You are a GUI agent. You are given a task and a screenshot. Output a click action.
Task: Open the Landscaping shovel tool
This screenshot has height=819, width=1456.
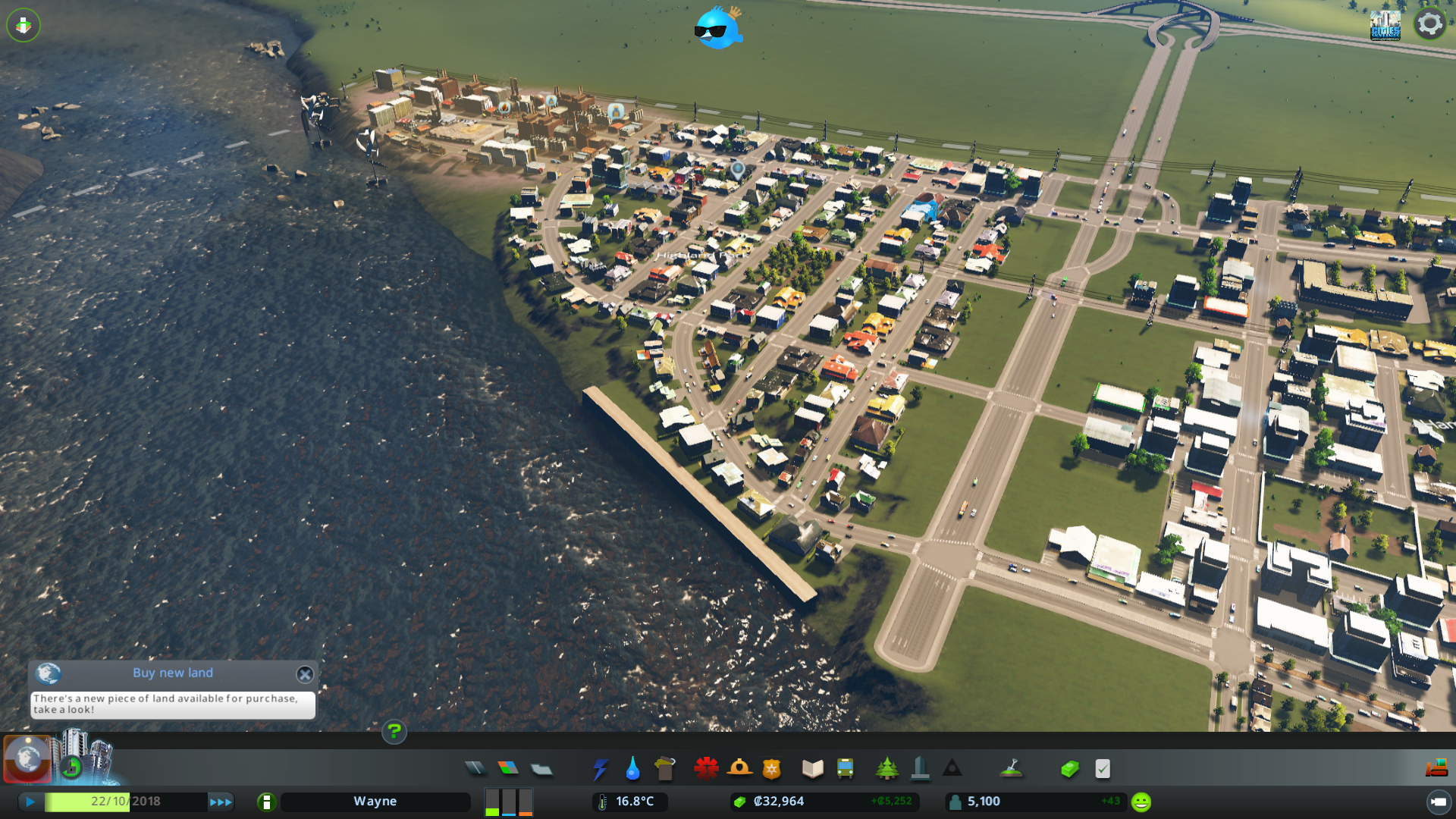[x=1012, y=768]
